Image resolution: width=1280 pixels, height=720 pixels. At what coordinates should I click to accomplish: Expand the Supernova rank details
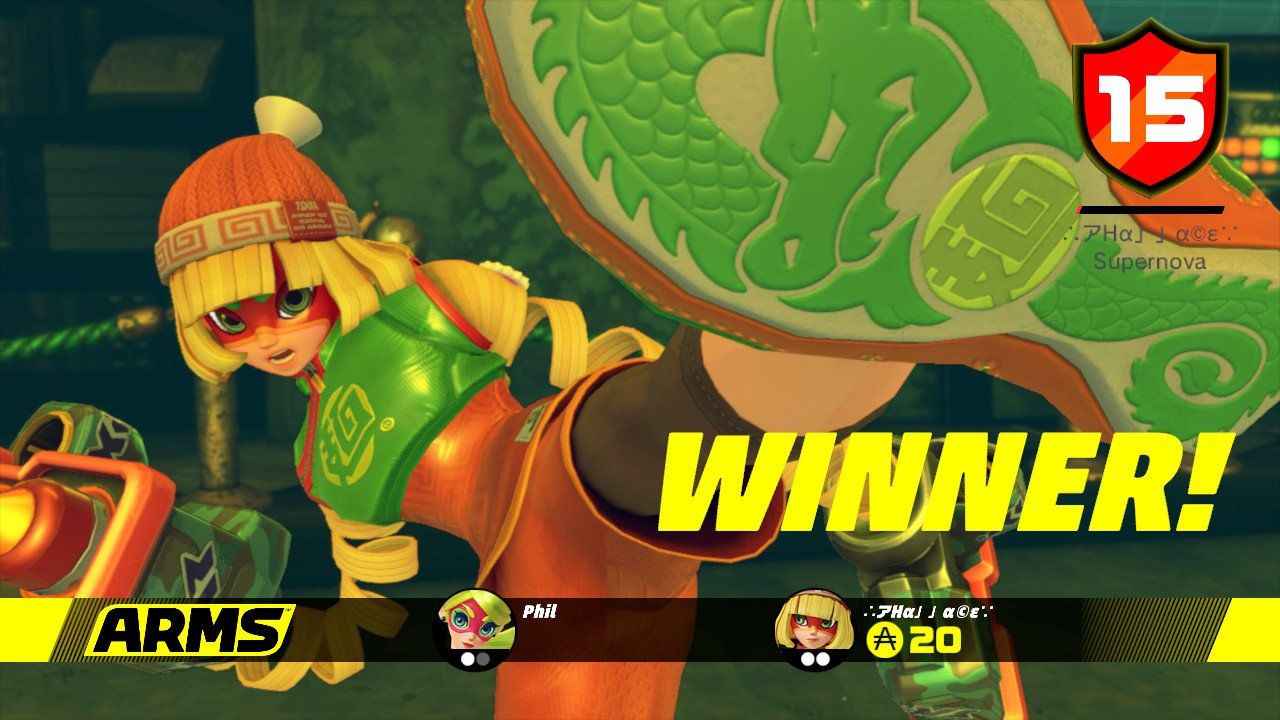pos(1148,263)
